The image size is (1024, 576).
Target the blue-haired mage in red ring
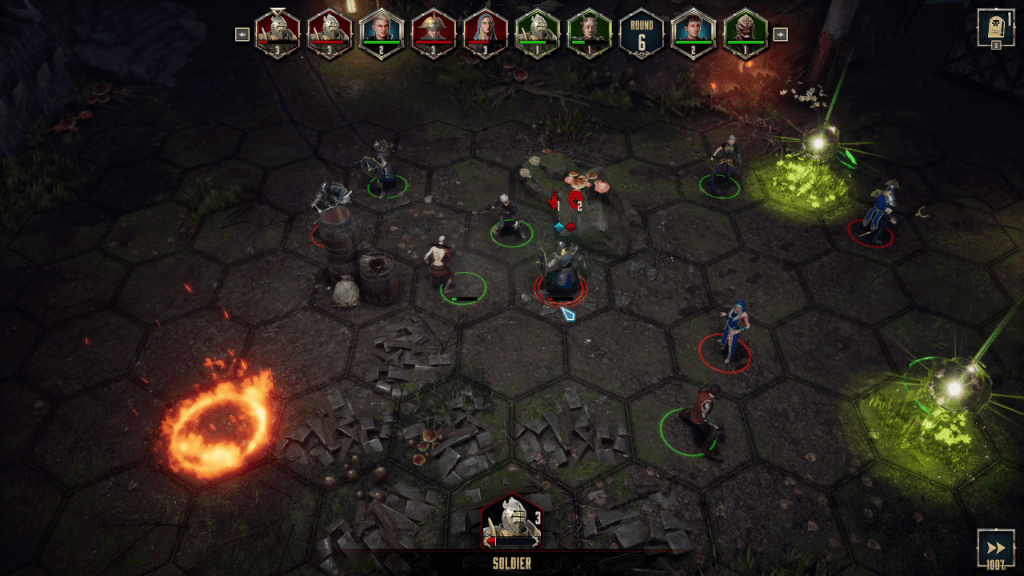(x=733, y=333)
